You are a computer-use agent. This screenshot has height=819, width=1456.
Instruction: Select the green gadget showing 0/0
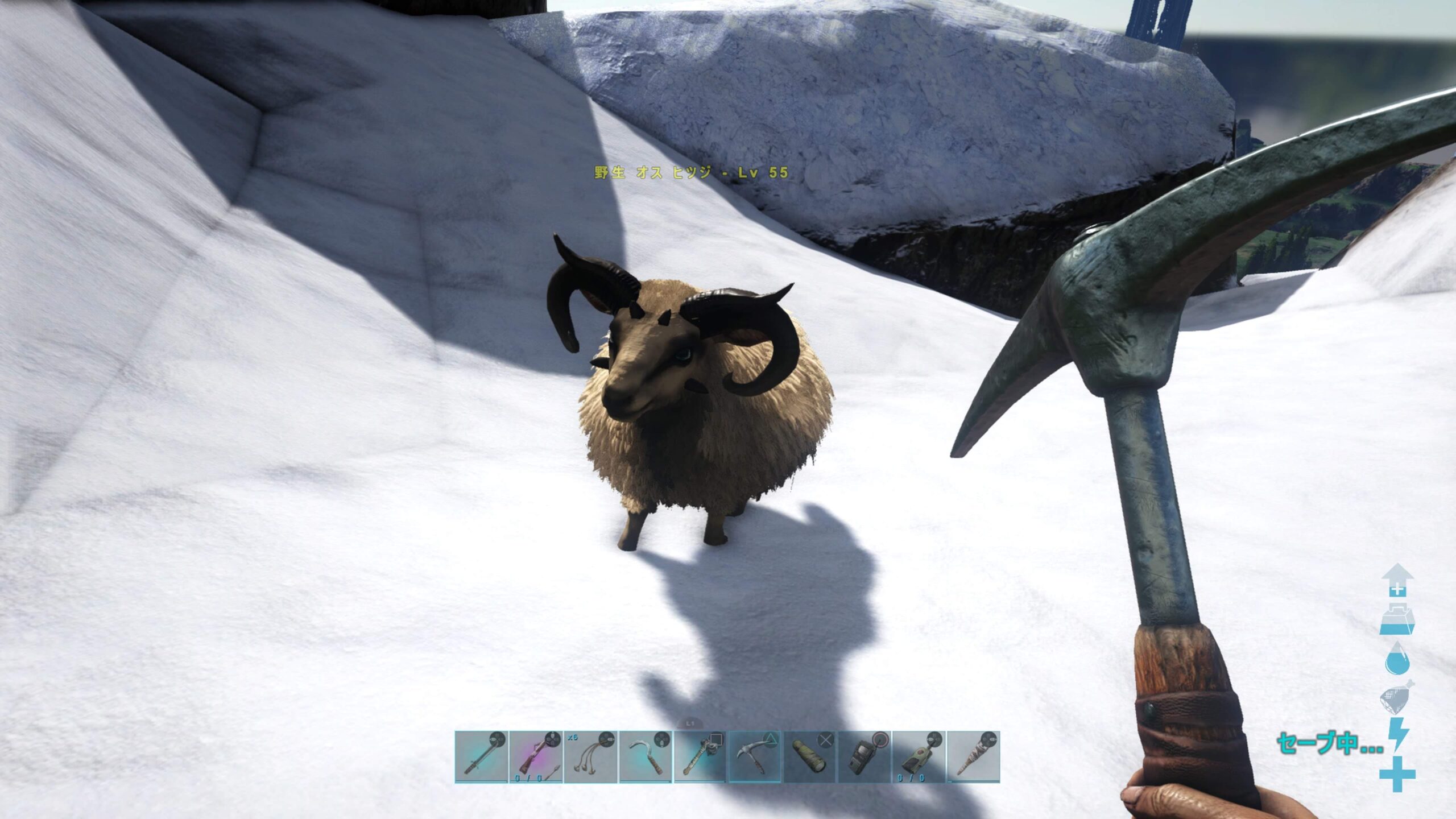point(919,757)
